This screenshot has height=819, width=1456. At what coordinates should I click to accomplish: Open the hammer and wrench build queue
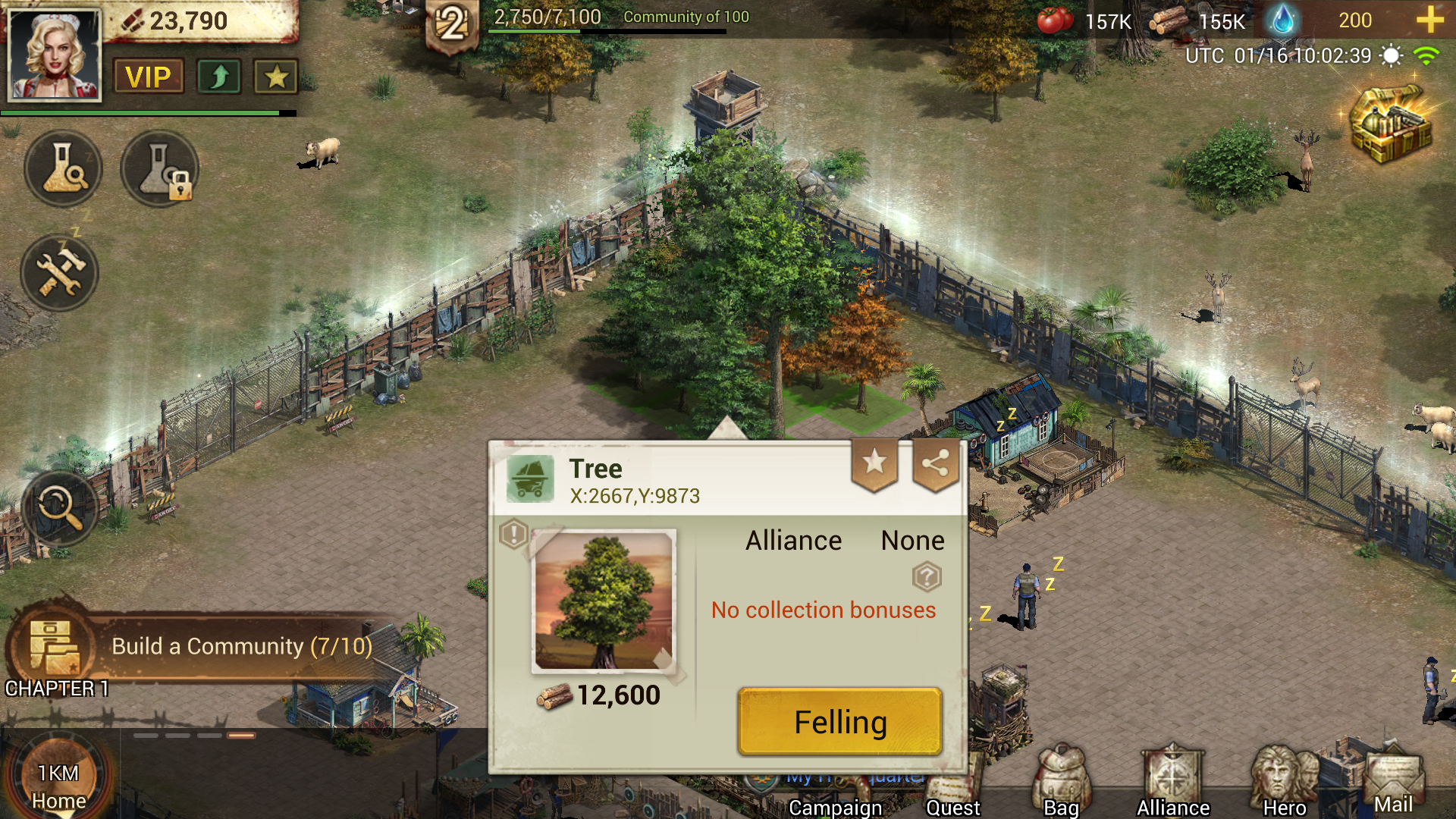point(59,272)
